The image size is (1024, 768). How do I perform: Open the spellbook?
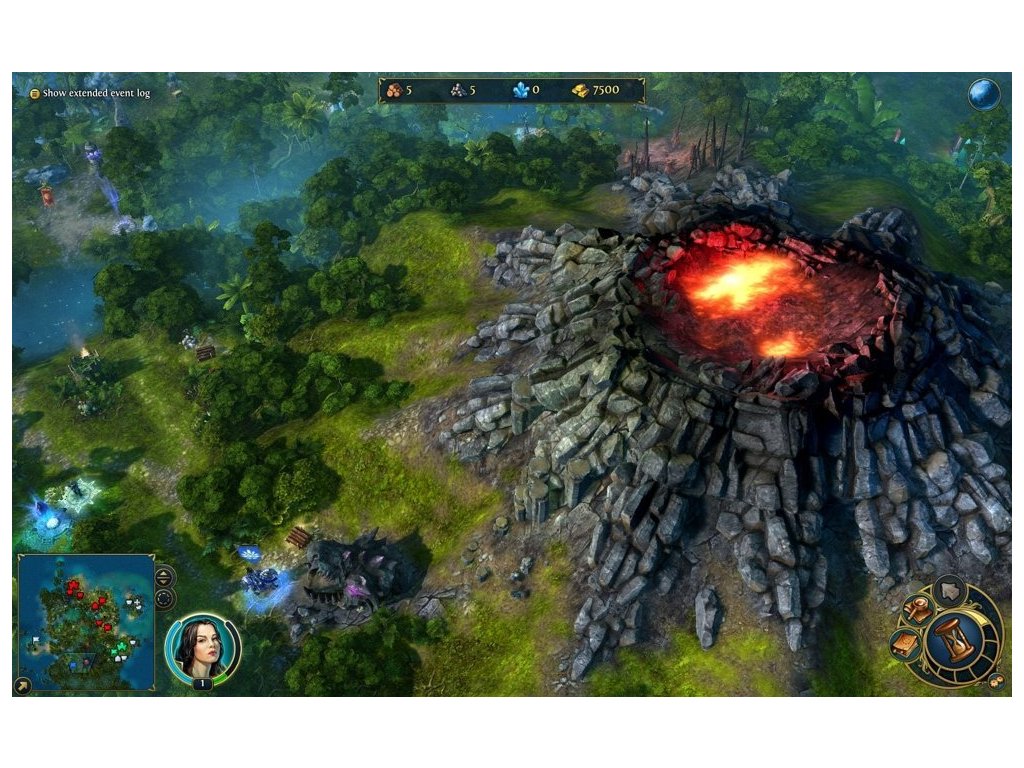[x=905, y=645]
